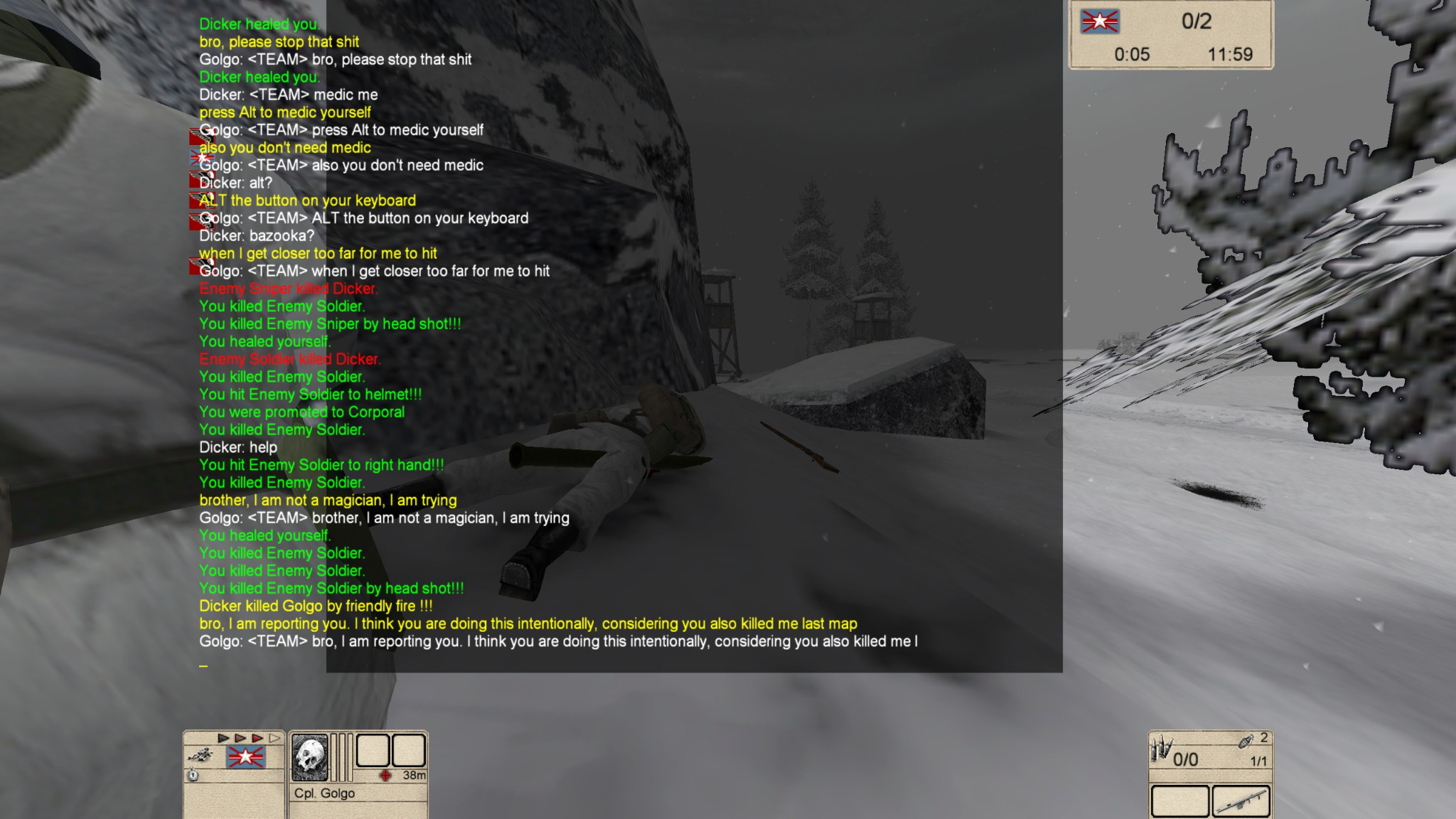Click the skull player portrait
The height and width of the screenshot is (819, 1456).
(x=310, y=756)
